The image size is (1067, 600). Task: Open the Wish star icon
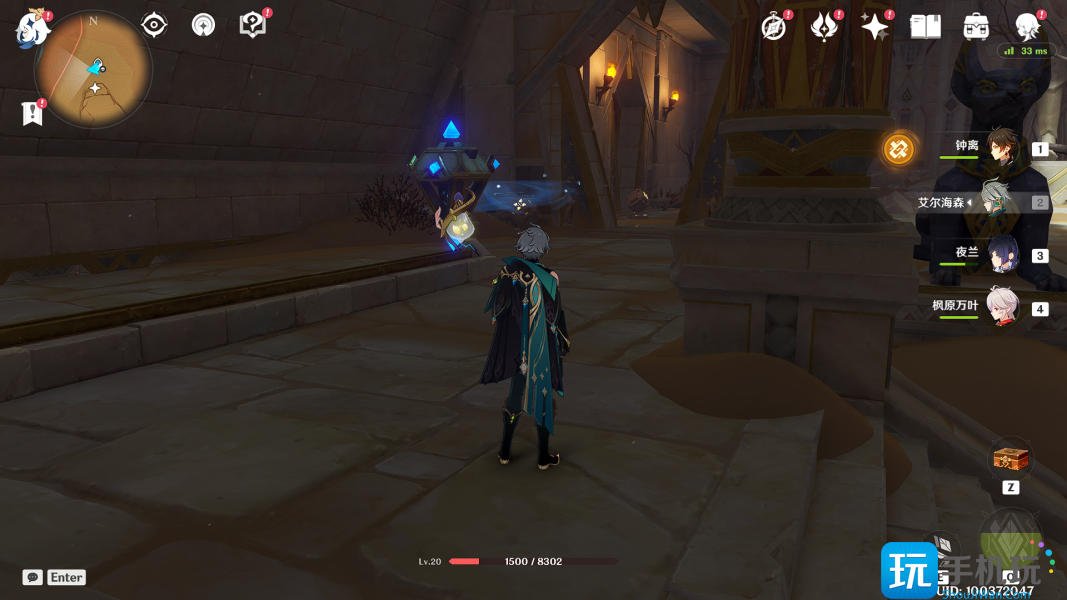coord(875,27)
